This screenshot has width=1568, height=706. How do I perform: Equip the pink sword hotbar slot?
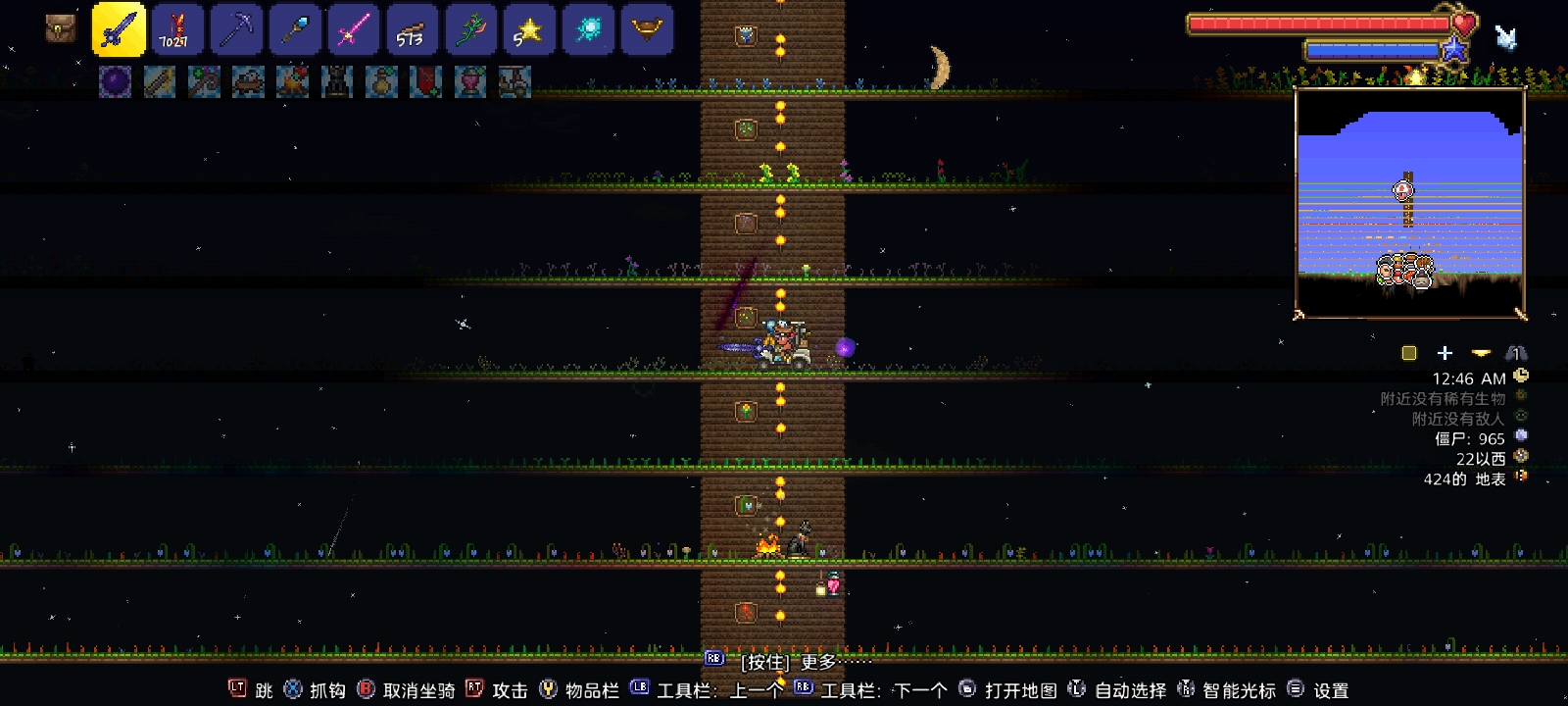click(x=353, y=28)
